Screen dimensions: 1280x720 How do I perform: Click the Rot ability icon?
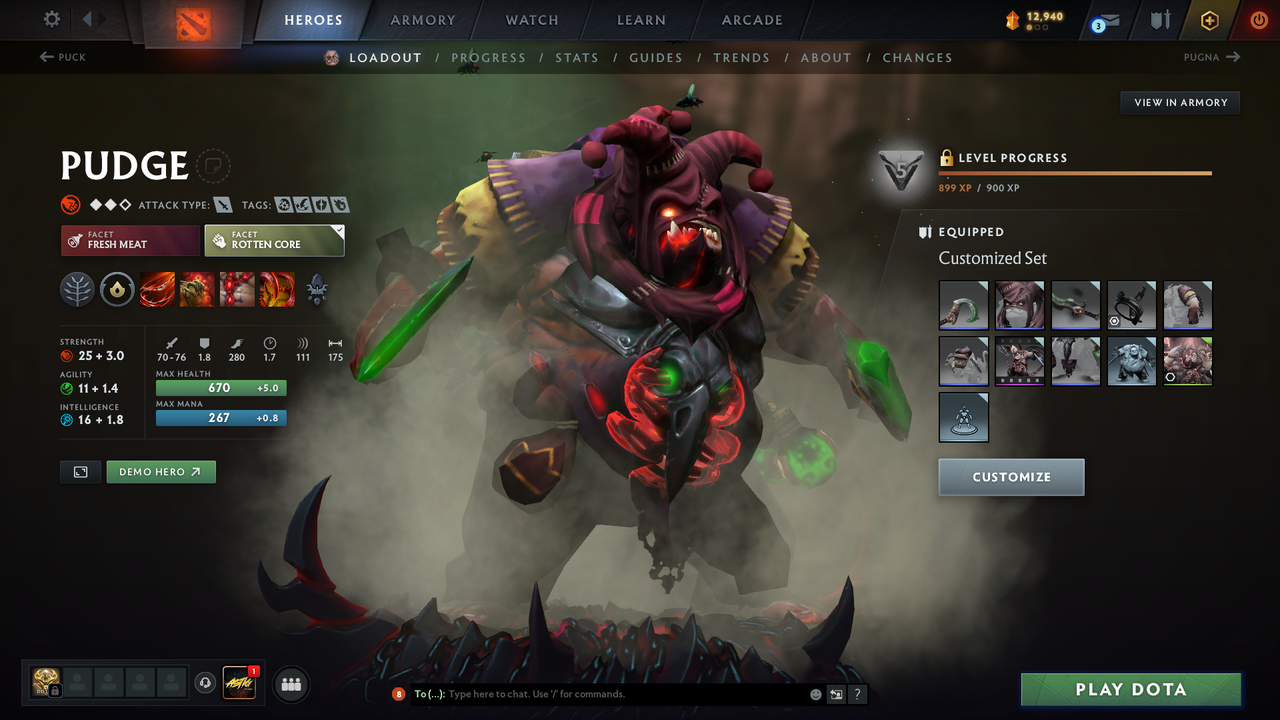click(196, 290)
